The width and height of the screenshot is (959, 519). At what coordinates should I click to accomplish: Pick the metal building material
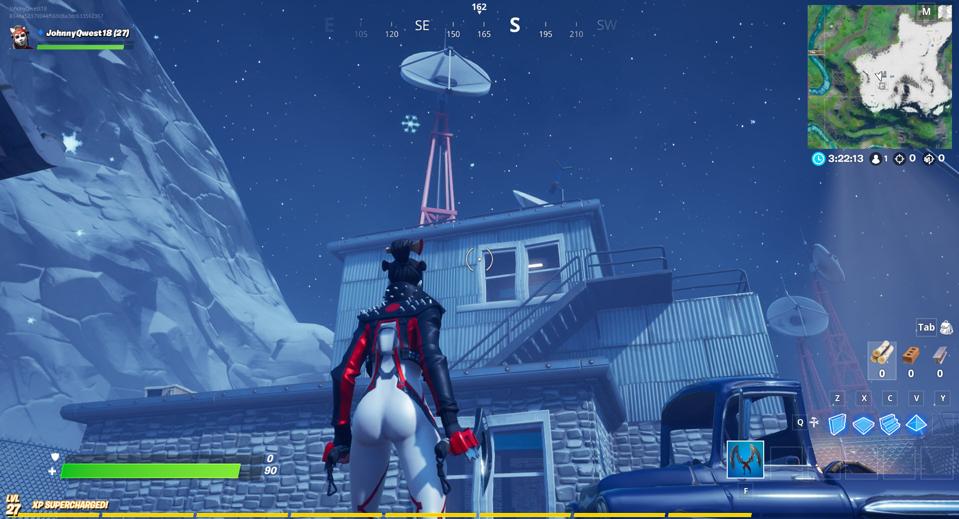pos(940,355)
